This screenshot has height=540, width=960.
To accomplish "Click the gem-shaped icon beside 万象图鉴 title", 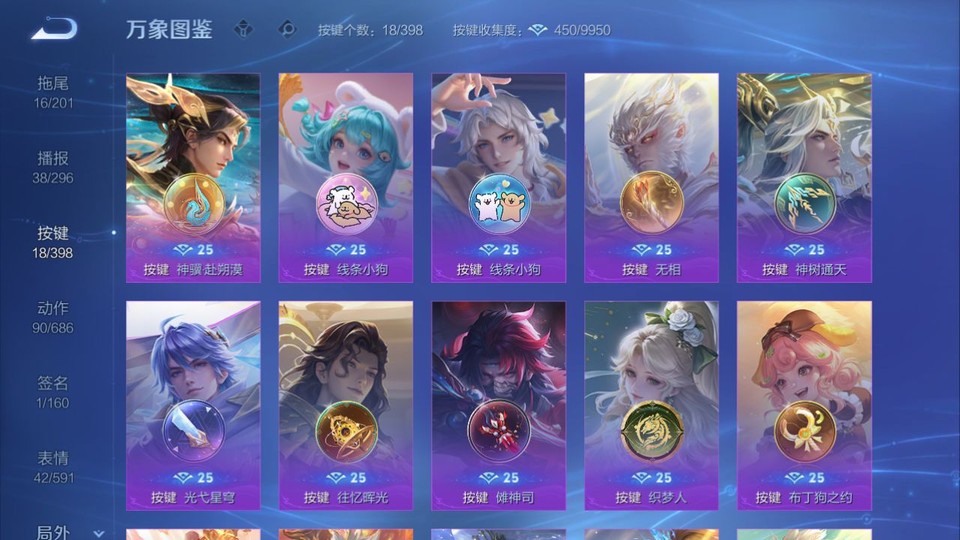I will click(243, 29).
